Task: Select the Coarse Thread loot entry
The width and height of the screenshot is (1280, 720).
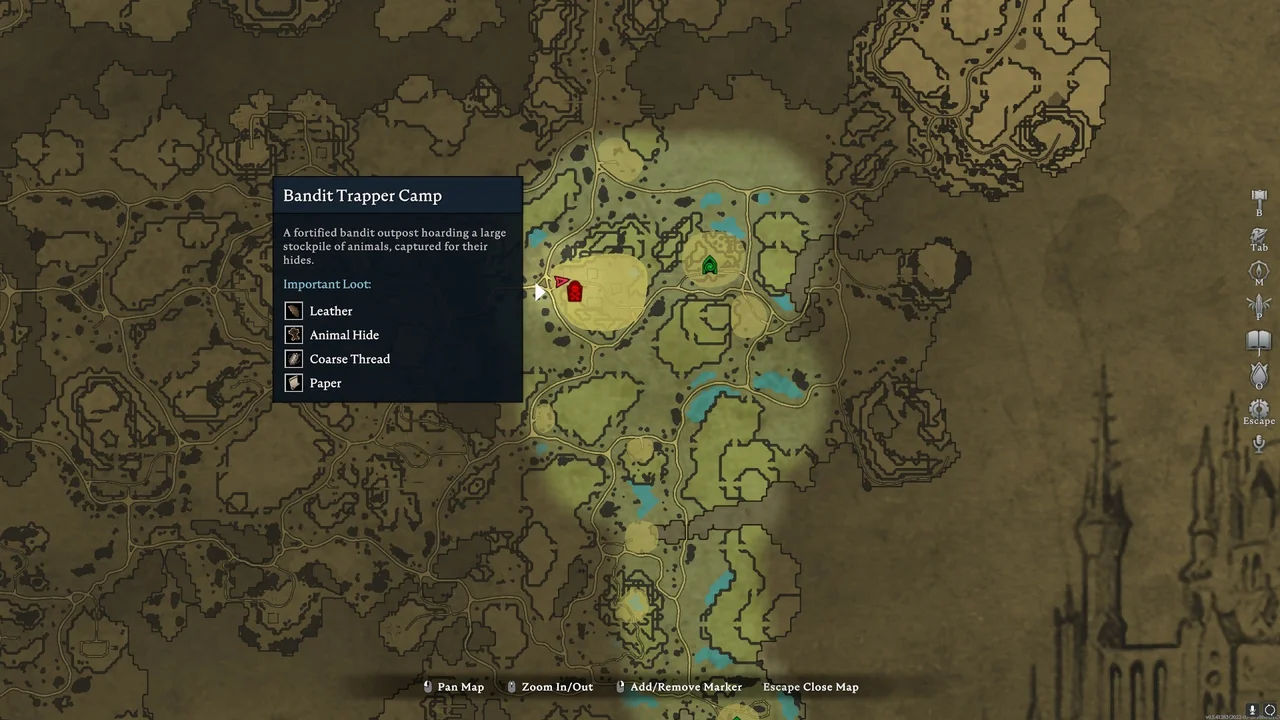Action: pos(349,359)
